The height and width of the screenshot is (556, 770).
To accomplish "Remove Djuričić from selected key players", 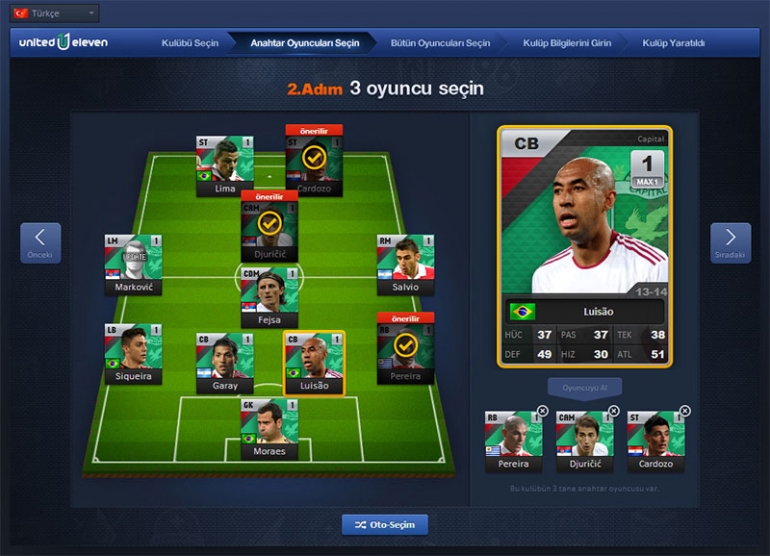I will pyautogui.click(x=614, y=411).
